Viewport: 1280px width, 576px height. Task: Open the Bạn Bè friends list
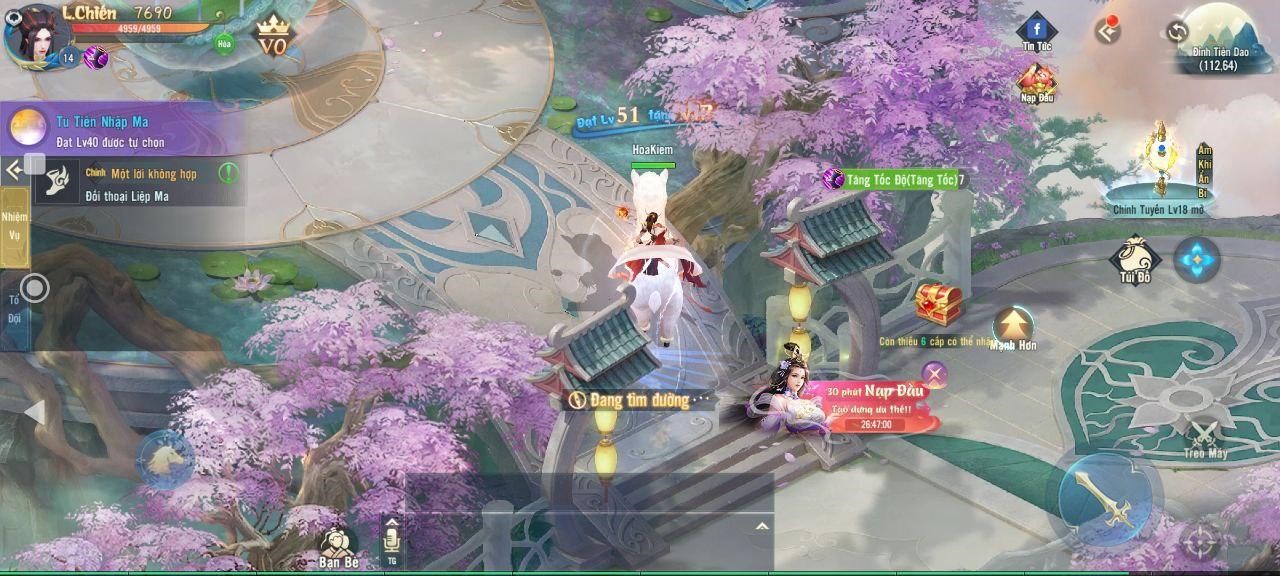click(339, 547)
